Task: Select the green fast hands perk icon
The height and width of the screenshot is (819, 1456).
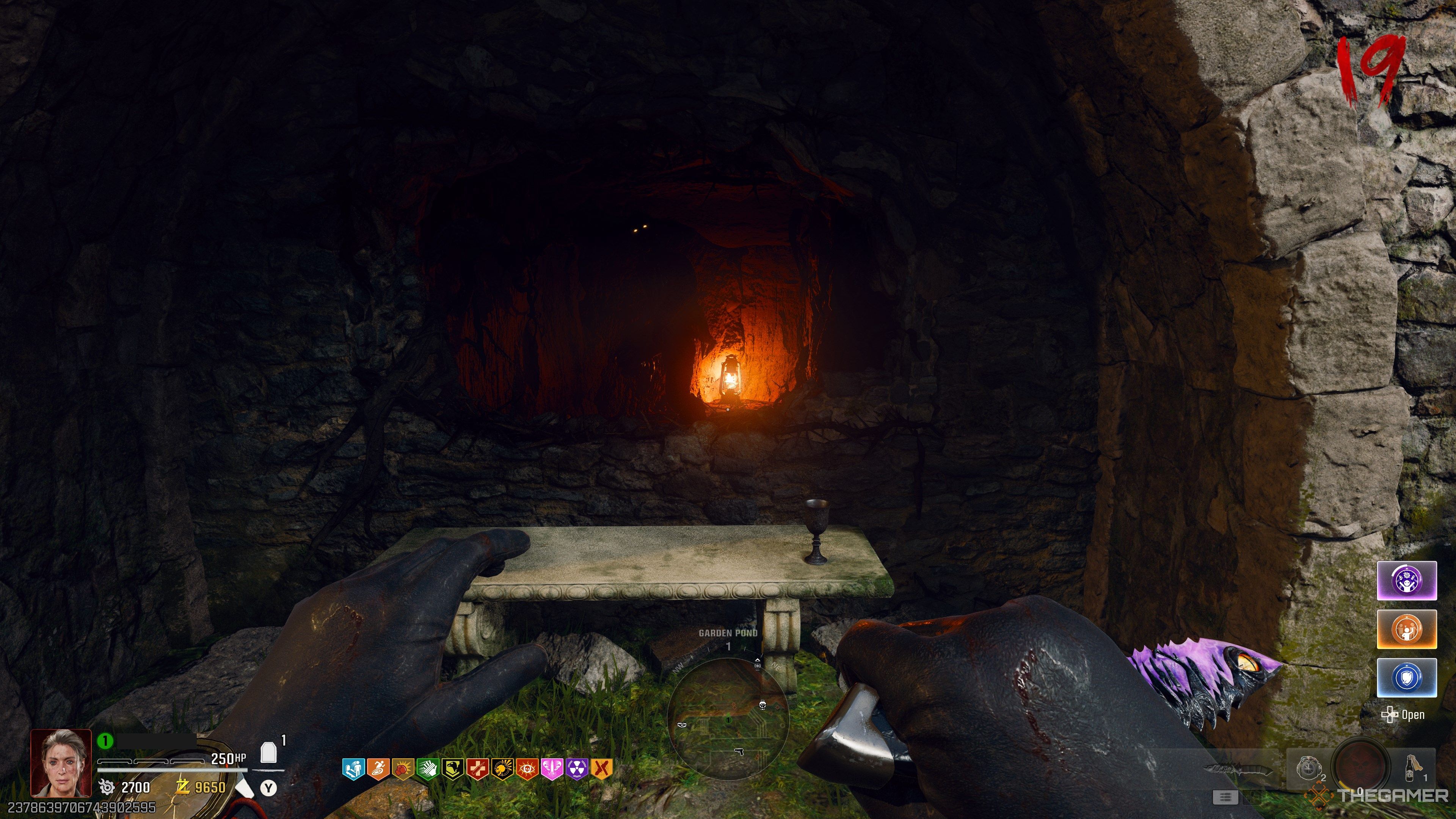Action: pyautogui.click(x=428, y=769)
